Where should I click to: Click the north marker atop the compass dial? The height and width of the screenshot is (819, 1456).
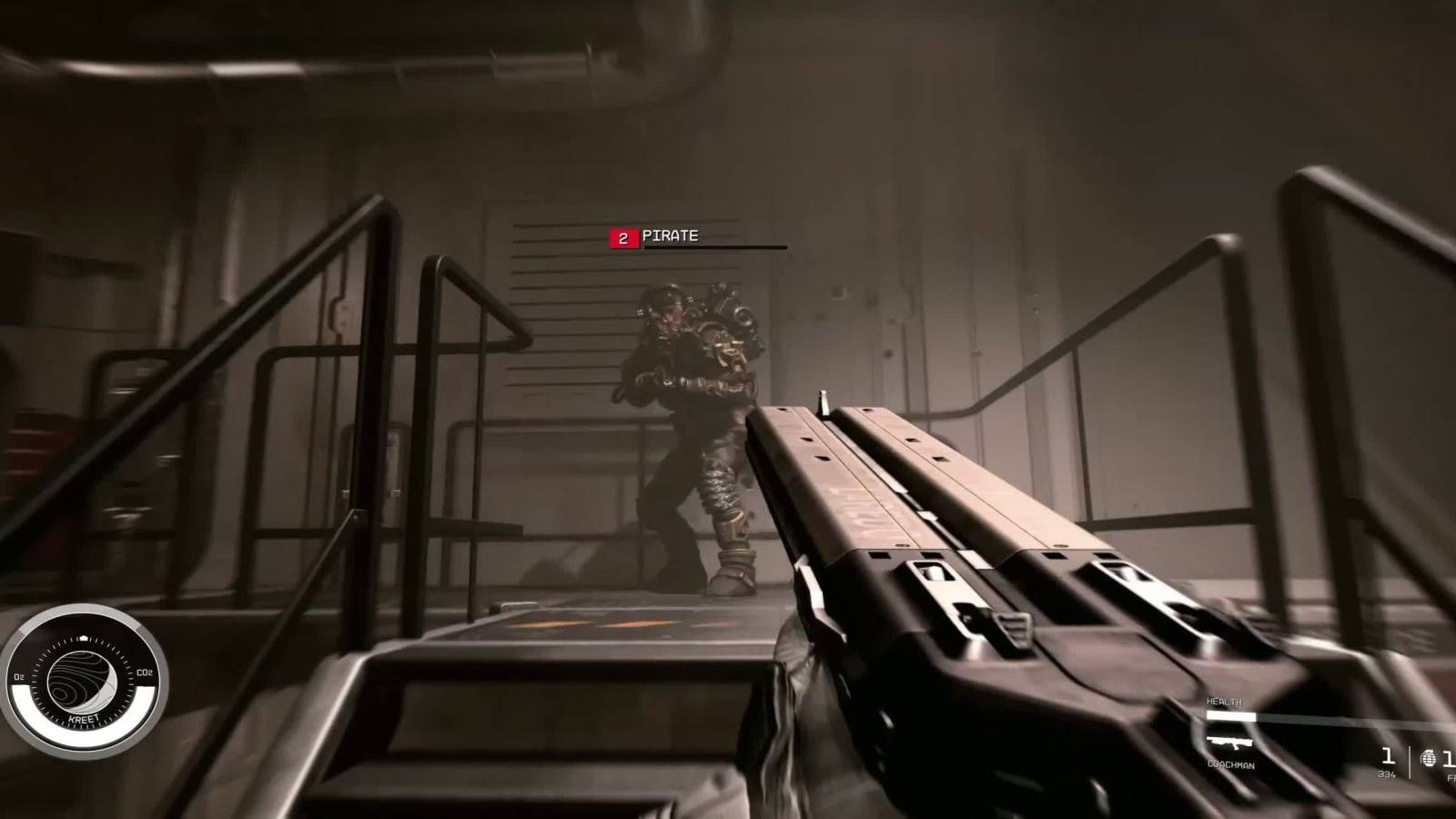(84, 636)
